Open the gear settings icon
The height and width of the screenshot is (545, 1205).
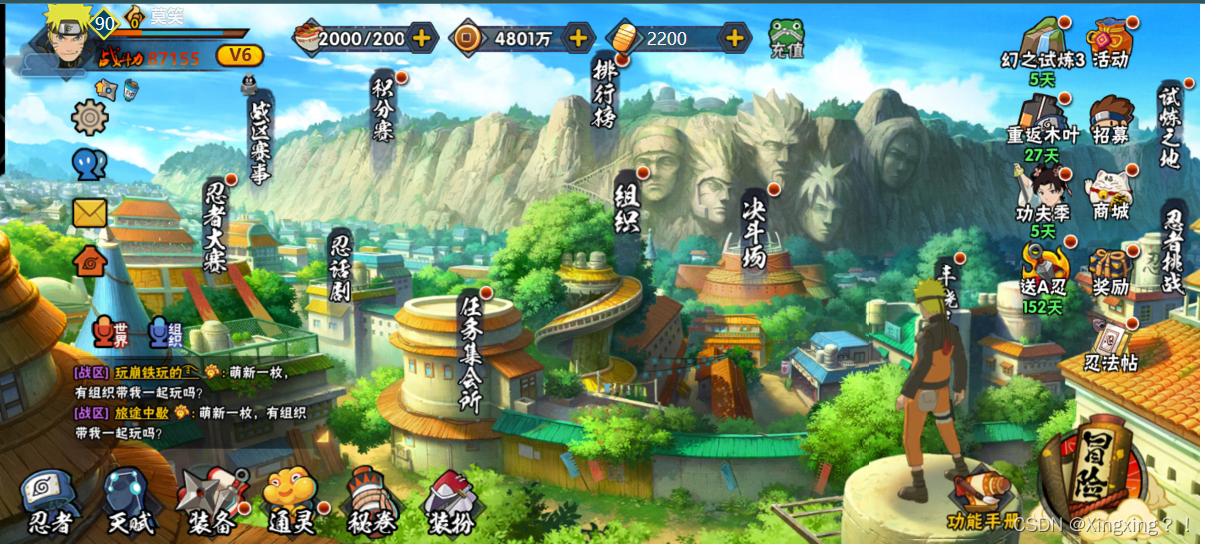90,118
